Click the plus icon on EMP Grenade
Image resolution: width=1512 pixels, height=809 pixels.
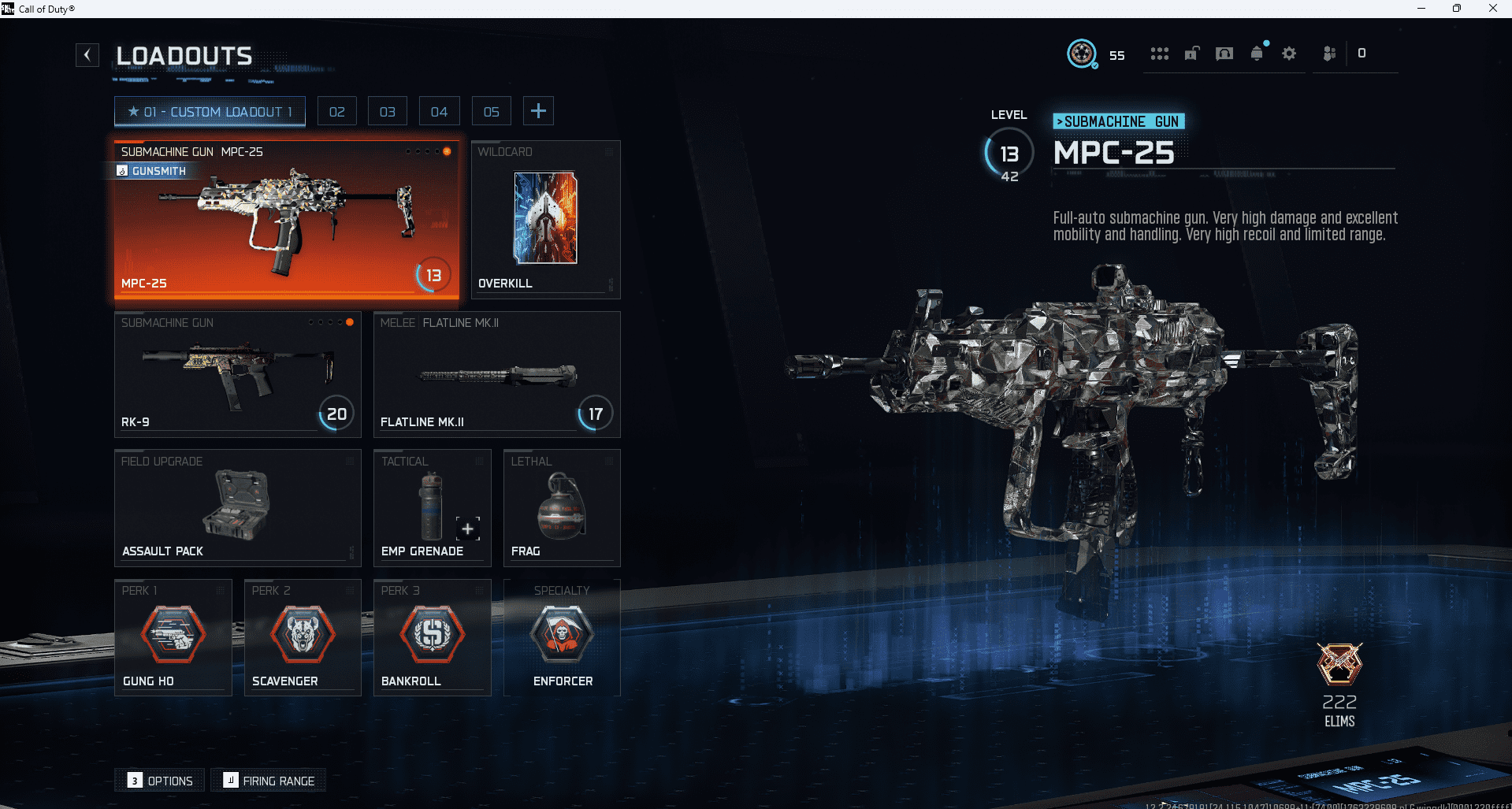click(x=466, y=529)
